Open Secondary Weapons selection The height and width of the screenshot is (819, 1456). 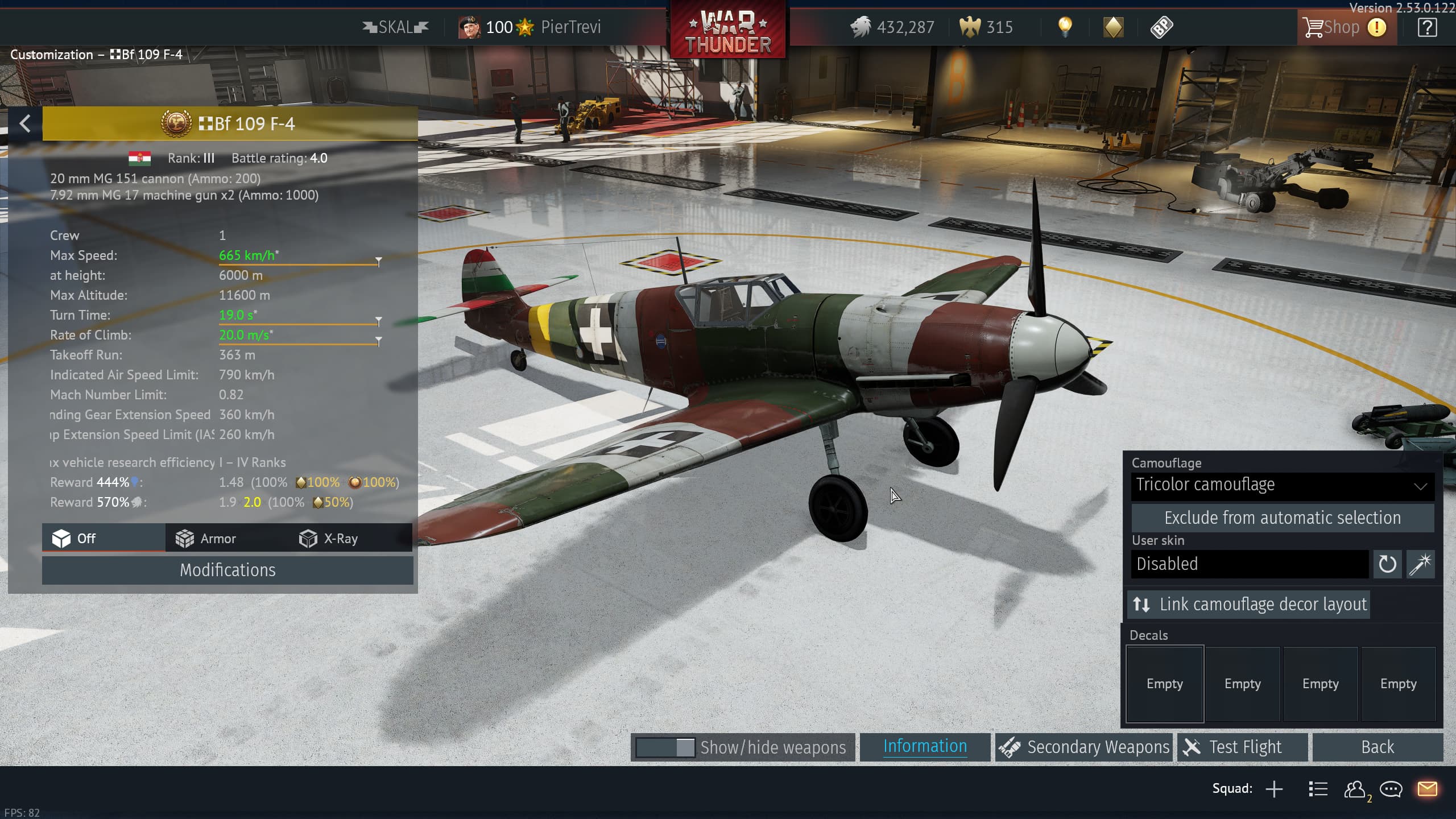(x=1084, y=747)
